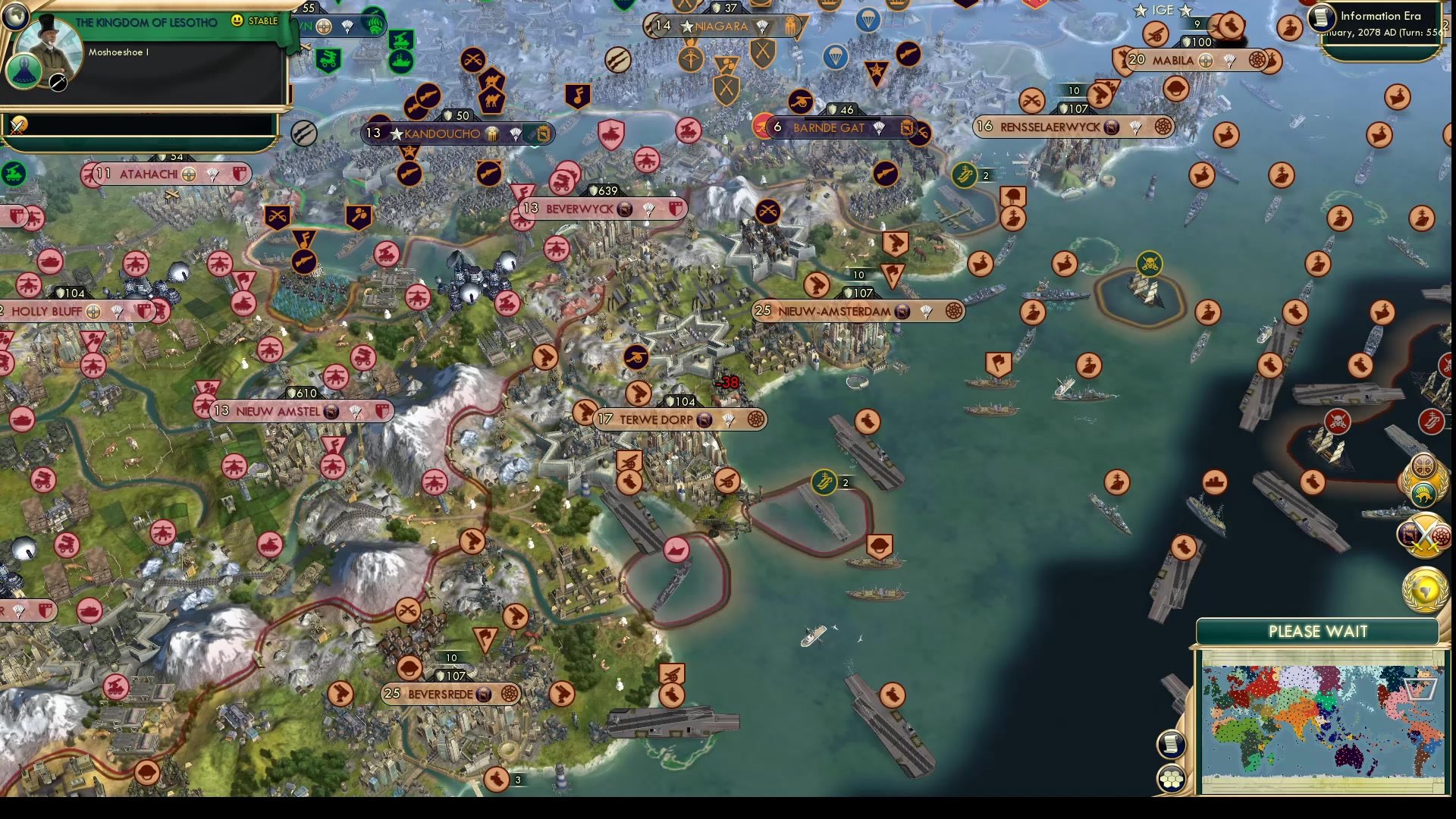Click the puppet wheel icon on Beversrede's banner
The image size is (1456, 819).
510,693
